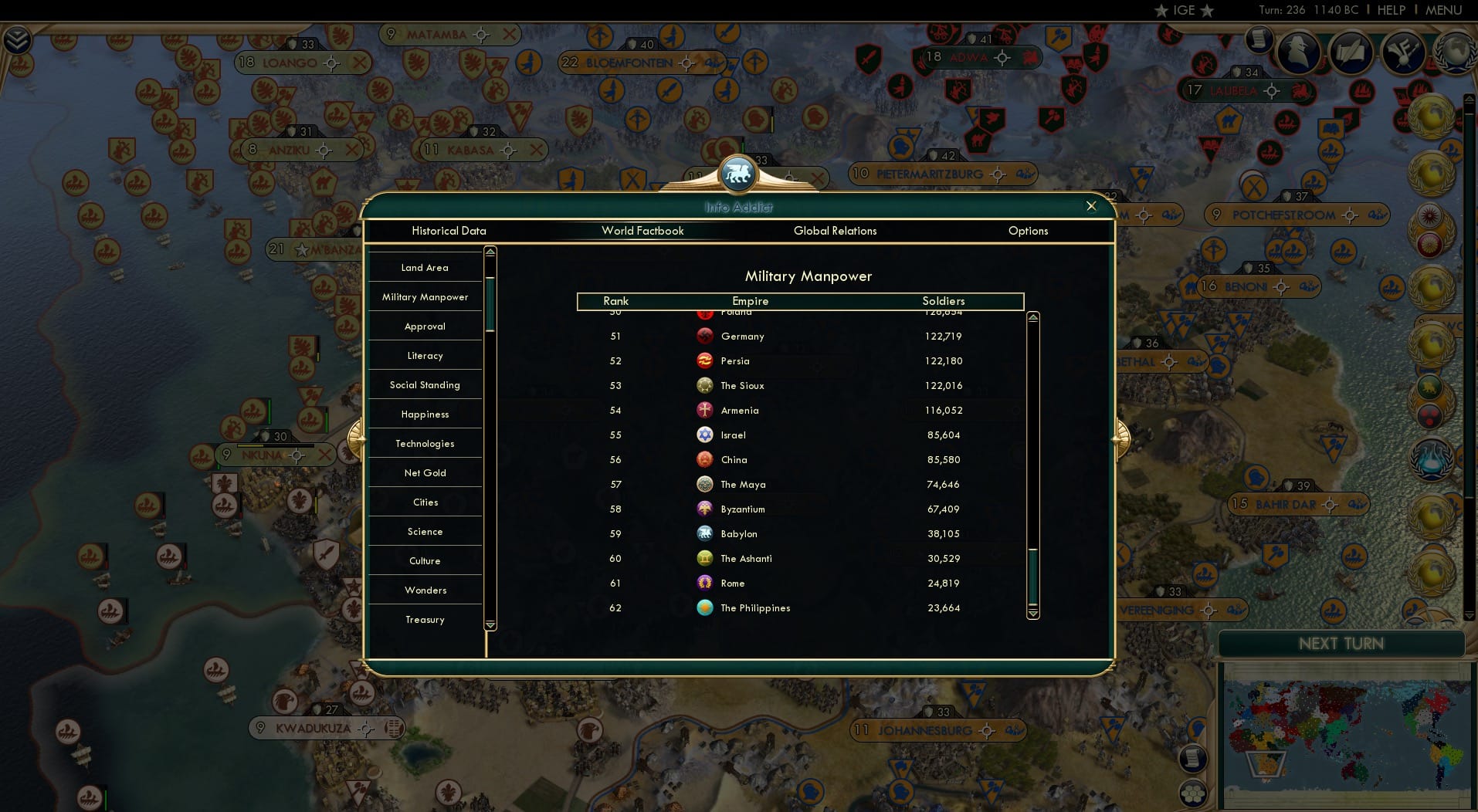The height and width of the screenshot is (812, 1478).
Task: Click the Info Addict lion emblem above the panel
Action: tap(738, 173)
